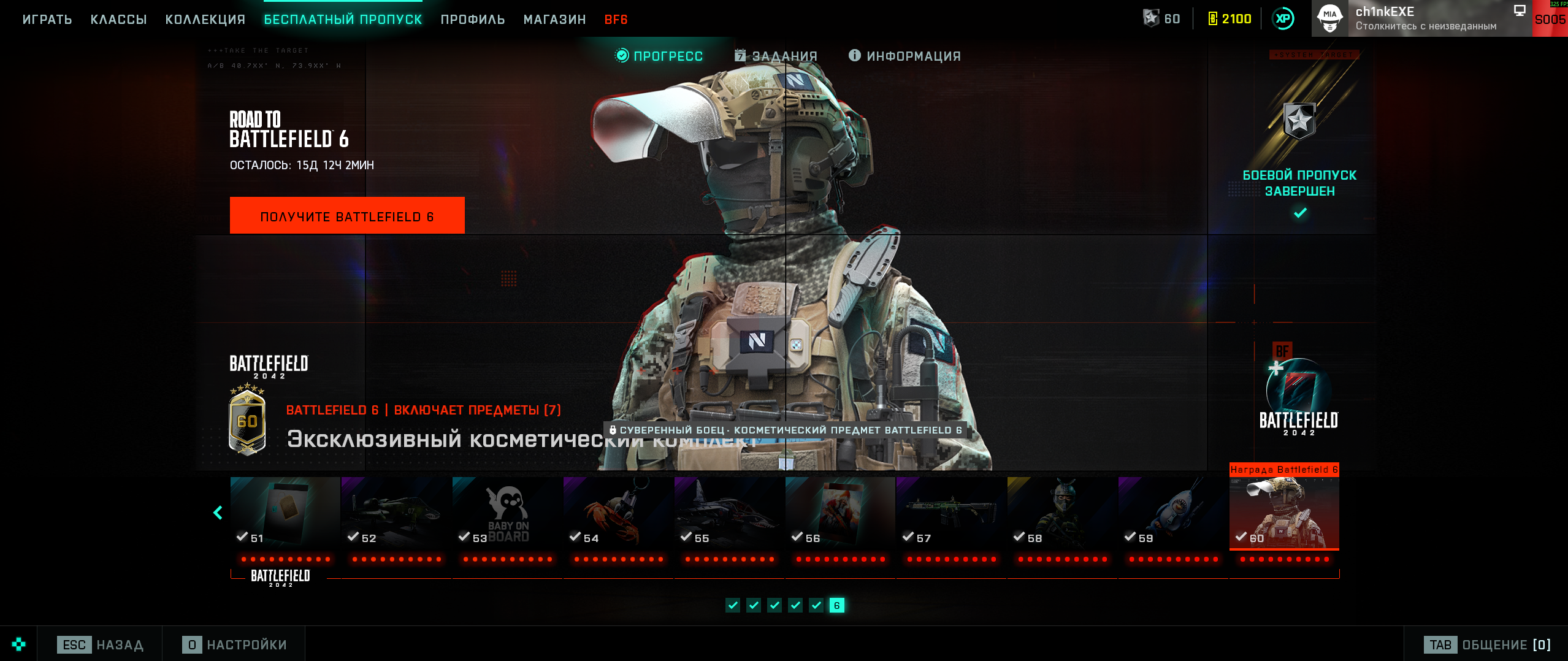Open the ИГРАТЬ menu

[47, 20]
